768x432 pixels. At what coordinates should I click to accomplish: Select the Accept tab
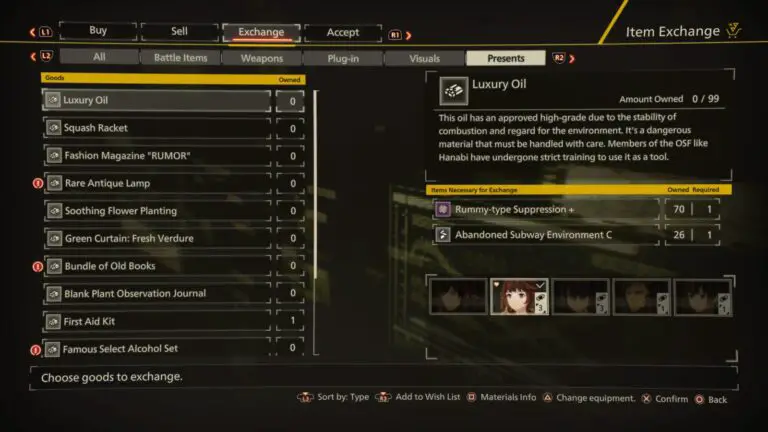point(342,33)
